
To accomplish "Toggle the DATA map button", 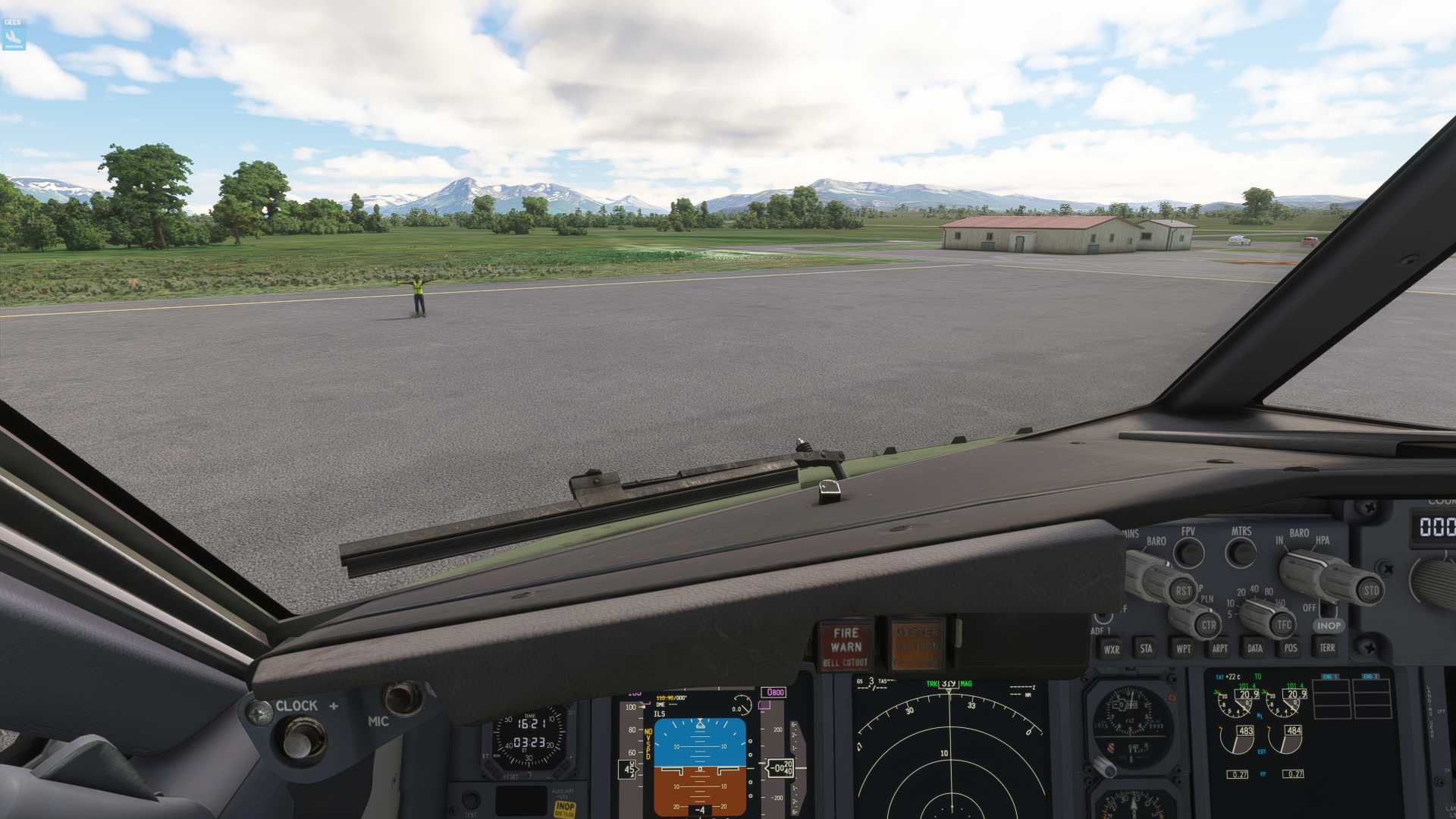I will 1255,648.
